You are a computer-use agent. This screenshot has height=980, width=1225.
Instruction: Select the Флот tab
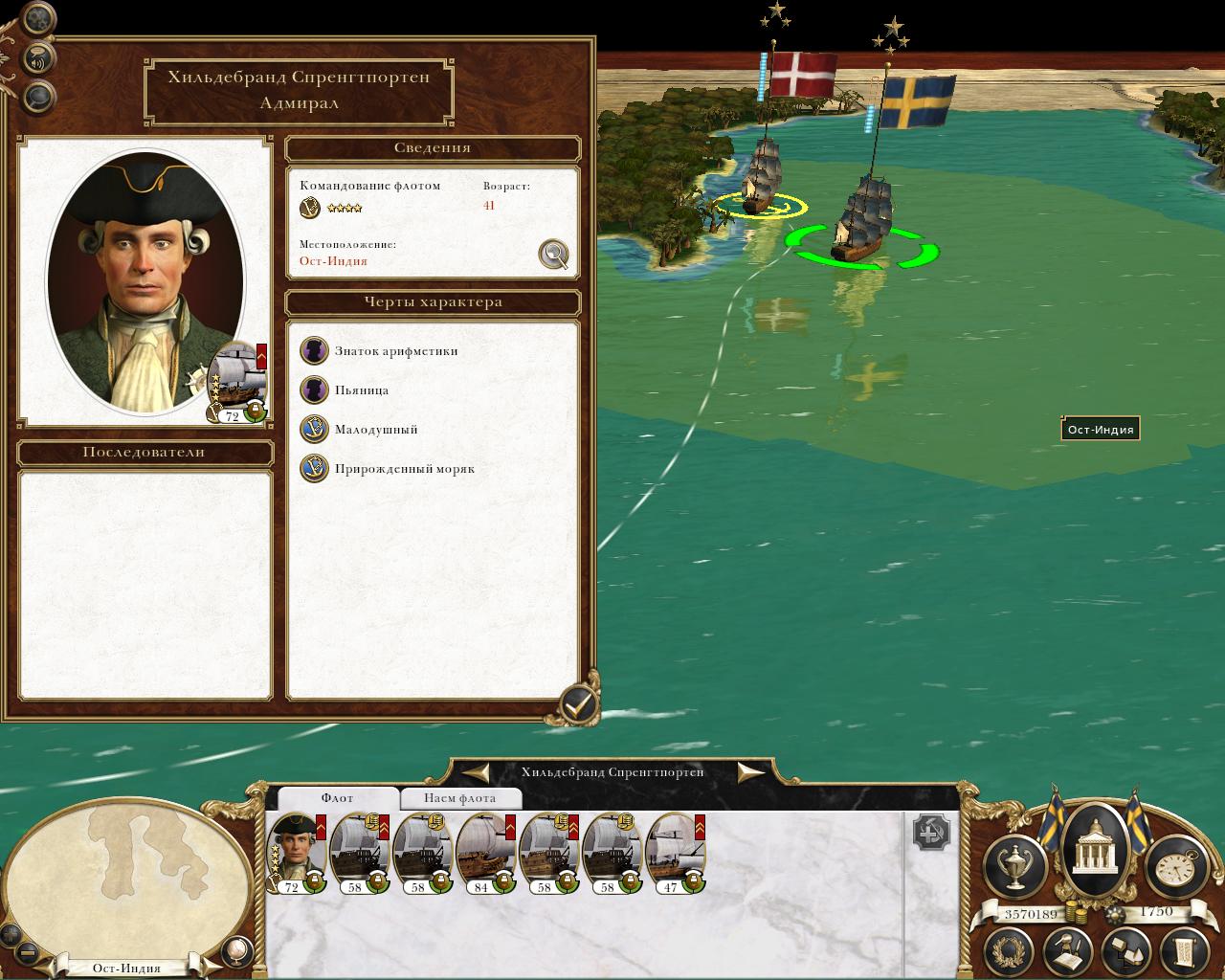coord(337,798)
